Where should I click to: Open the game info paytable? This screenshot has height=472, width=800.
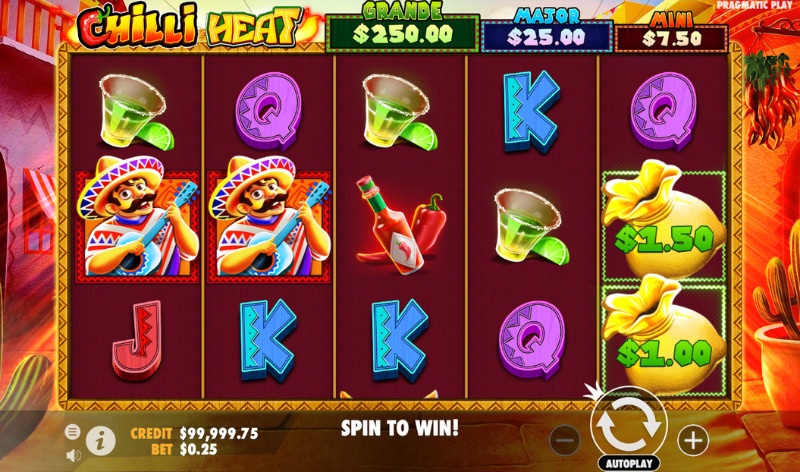[x=99, y=439]
